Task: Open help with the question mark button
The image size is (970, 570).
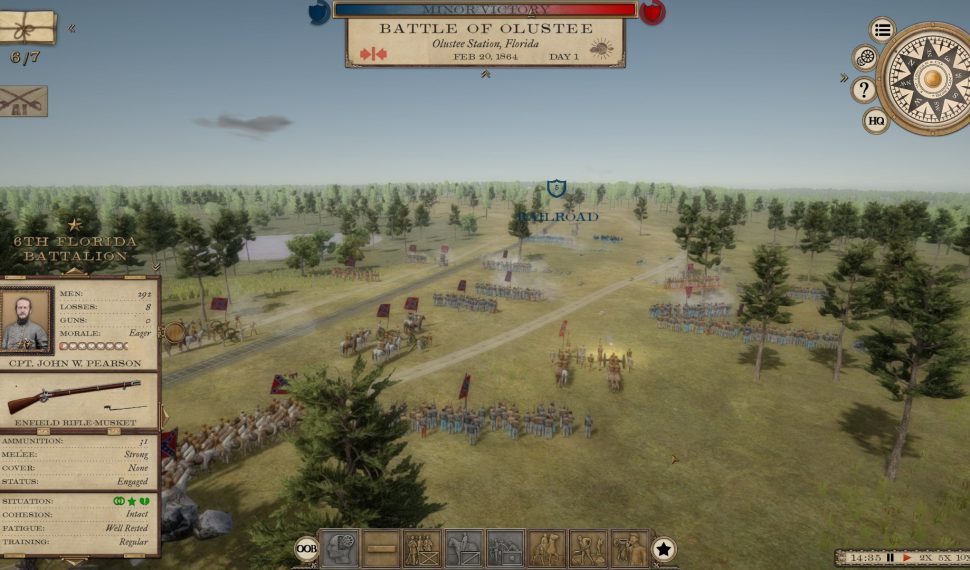Action: point(864,90)
